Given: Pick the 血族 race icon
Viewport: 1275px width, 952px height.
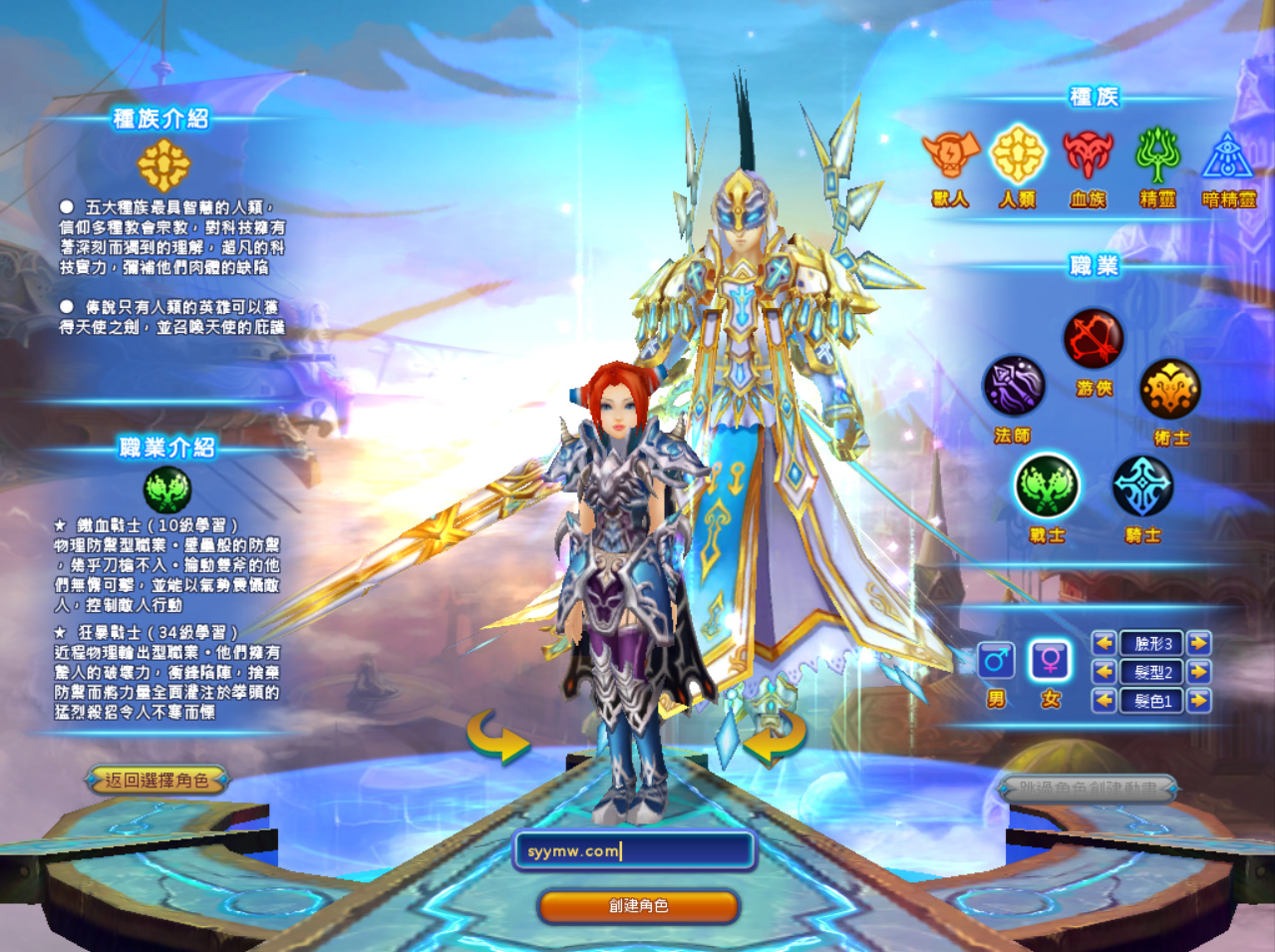Looking at the screenshot, I should click(1088, 156).
